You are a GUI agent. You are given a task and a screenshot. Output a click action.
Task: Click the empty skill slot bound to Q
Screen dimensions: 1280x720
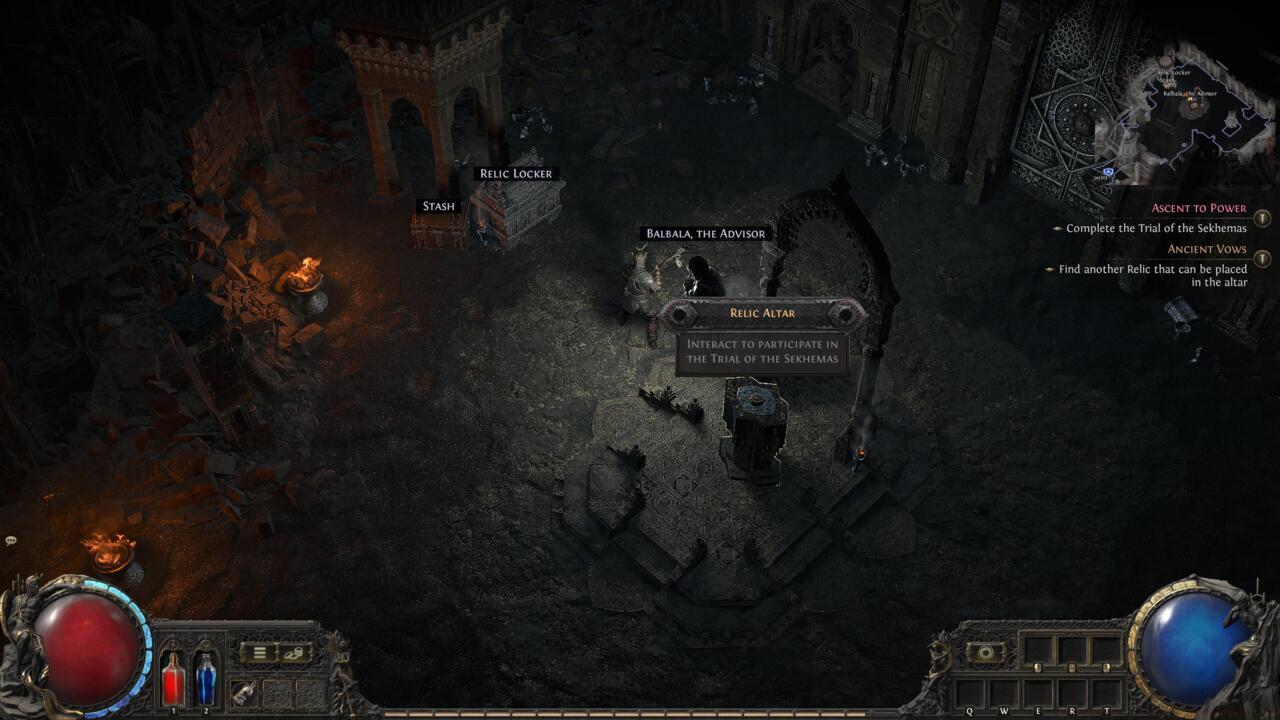969,692
